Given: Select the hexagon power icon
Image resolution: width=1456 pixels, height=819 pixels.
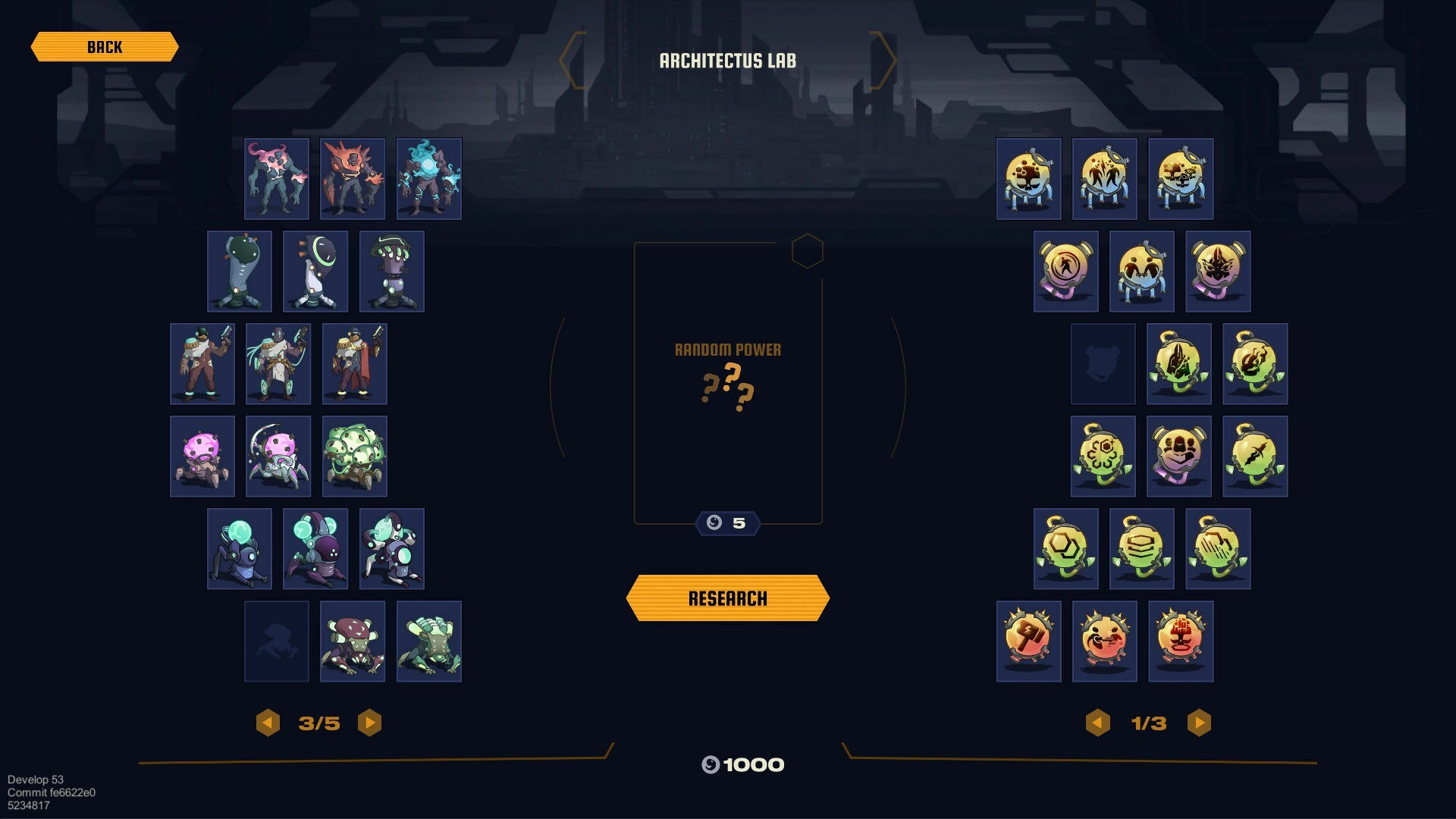Looking at the screenshot, I should click(1065, 548).
